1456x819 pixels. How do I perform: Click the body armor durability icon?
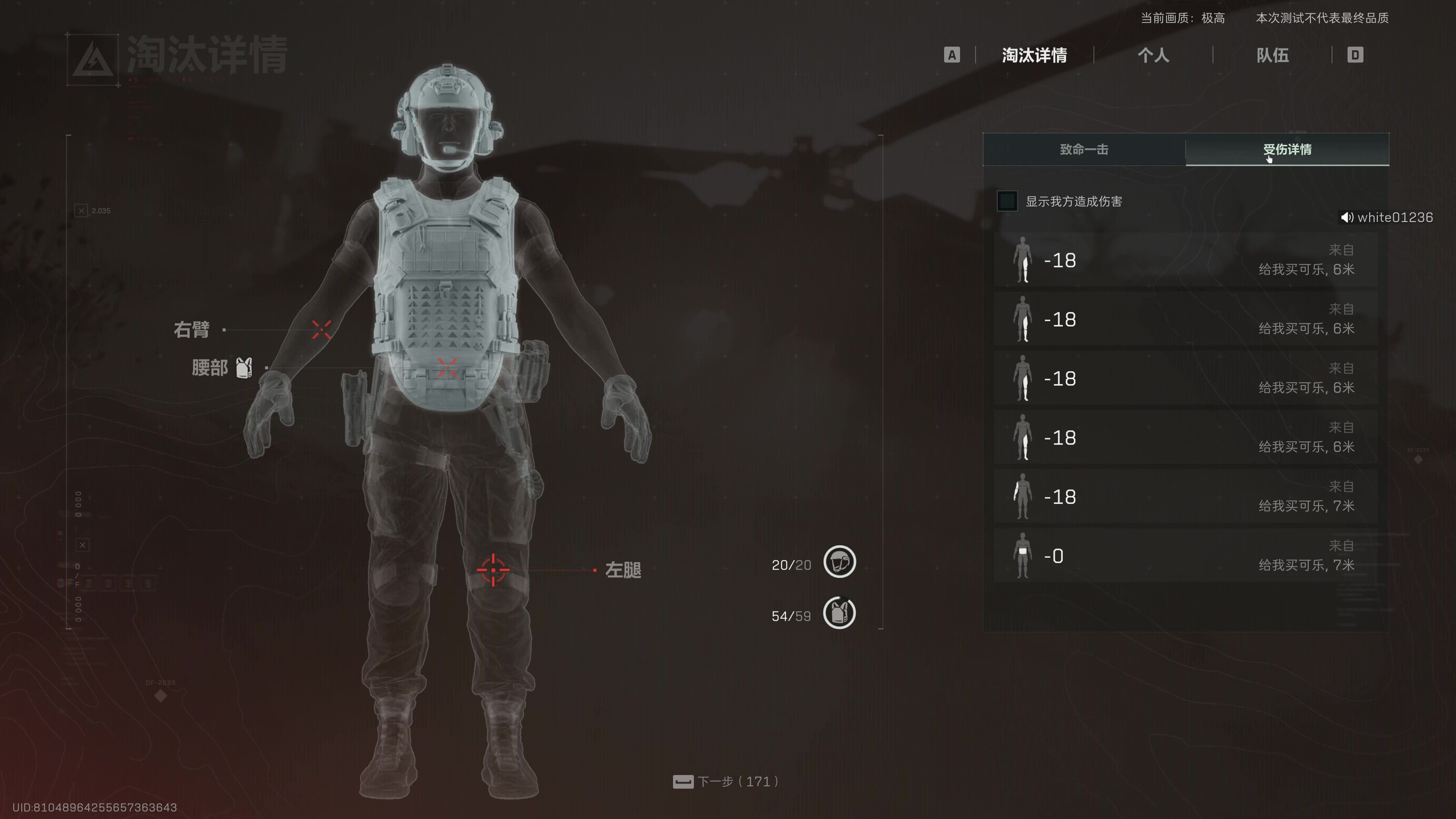[839, 613]
